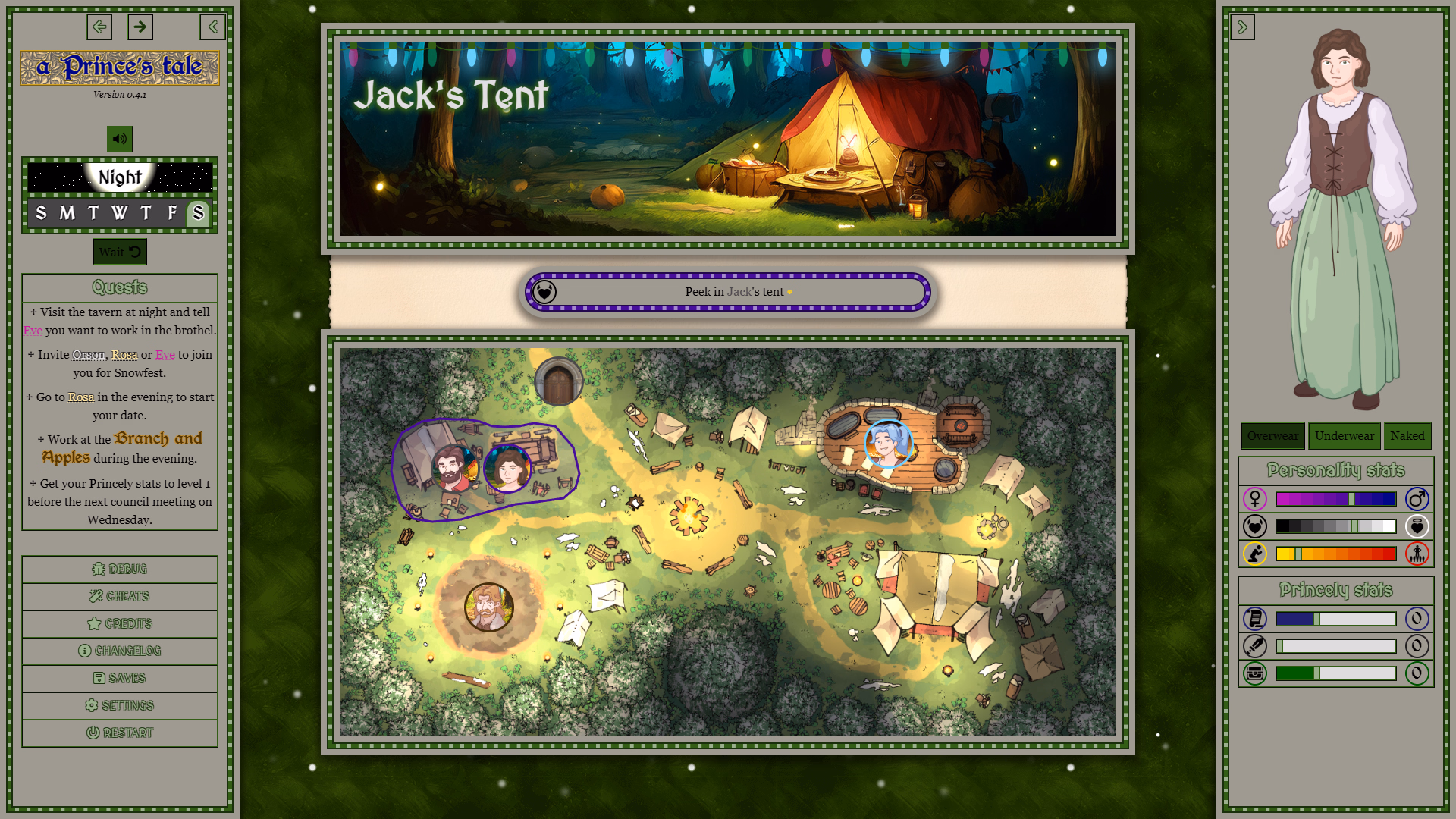This screenshot has width=1456, height=819.
Task: Click the scroll icon for Princely stats
Action: point(1255,619)
